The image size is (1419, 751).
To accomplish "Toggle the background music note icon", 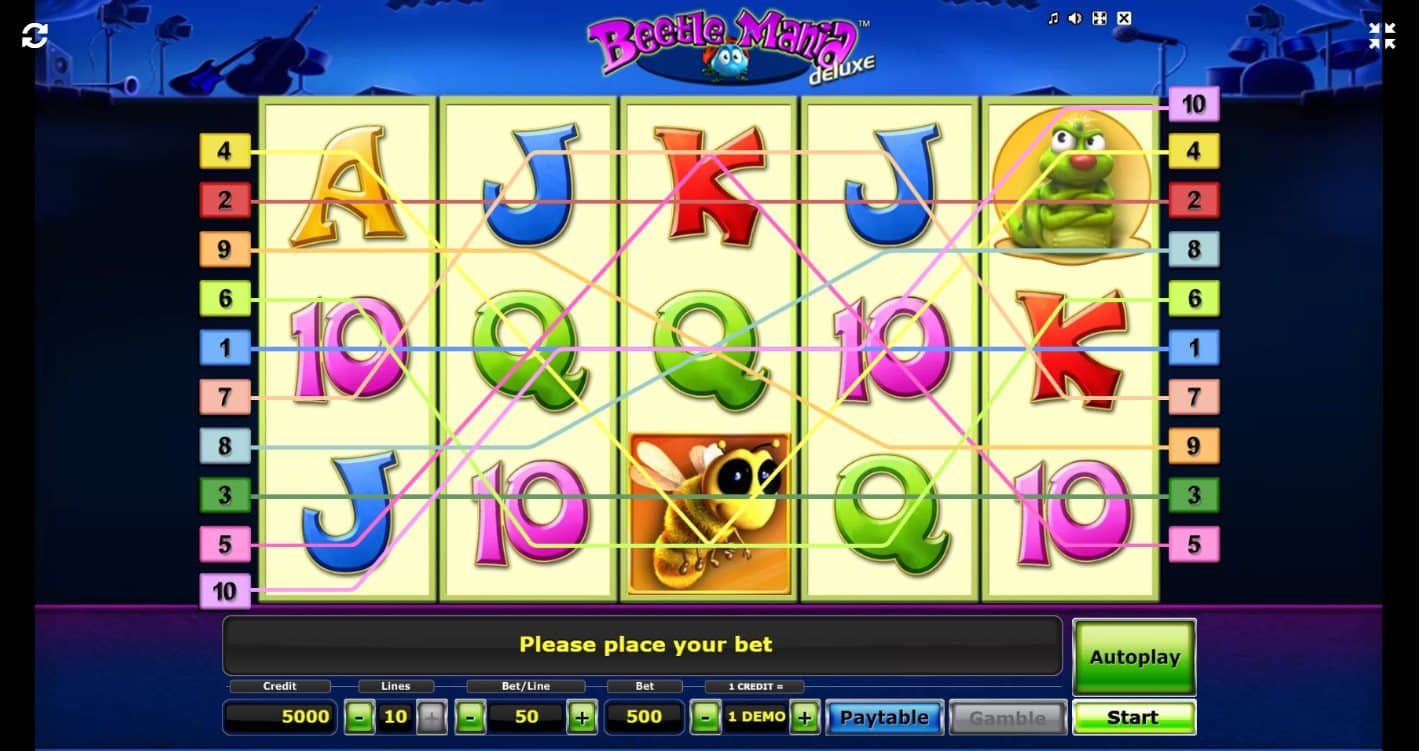I will (x=1053, y=18).
